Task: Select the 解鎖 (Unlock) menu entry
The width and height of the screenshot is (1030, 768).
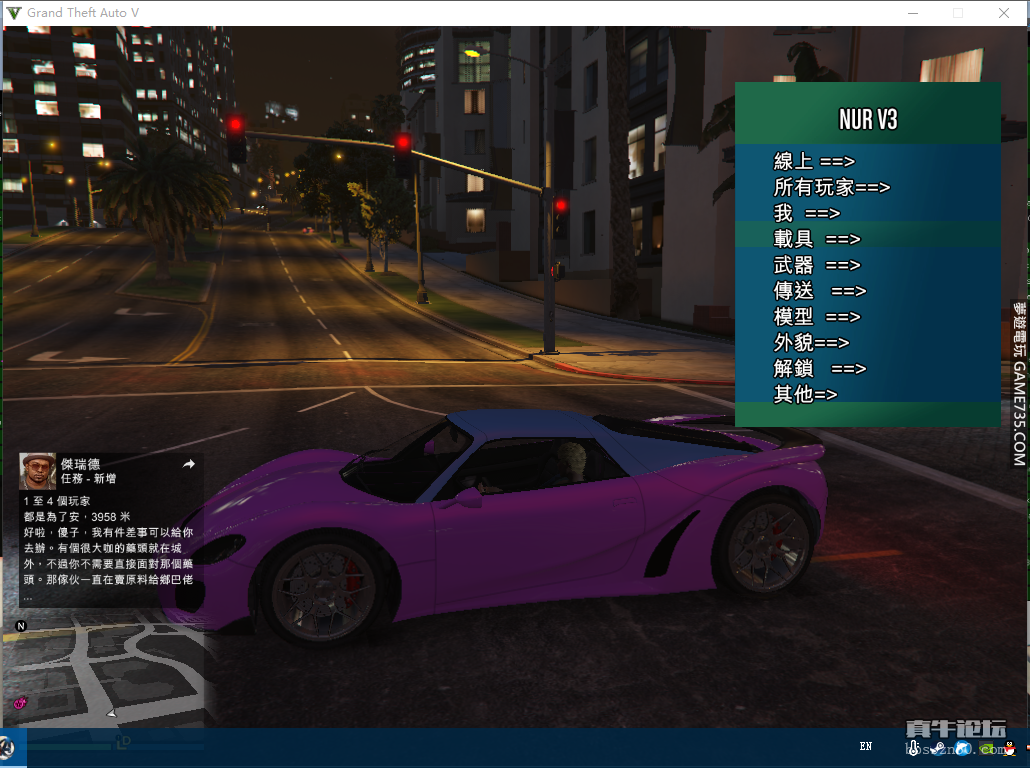Action: pyautogui.click(x=819, y=369)
